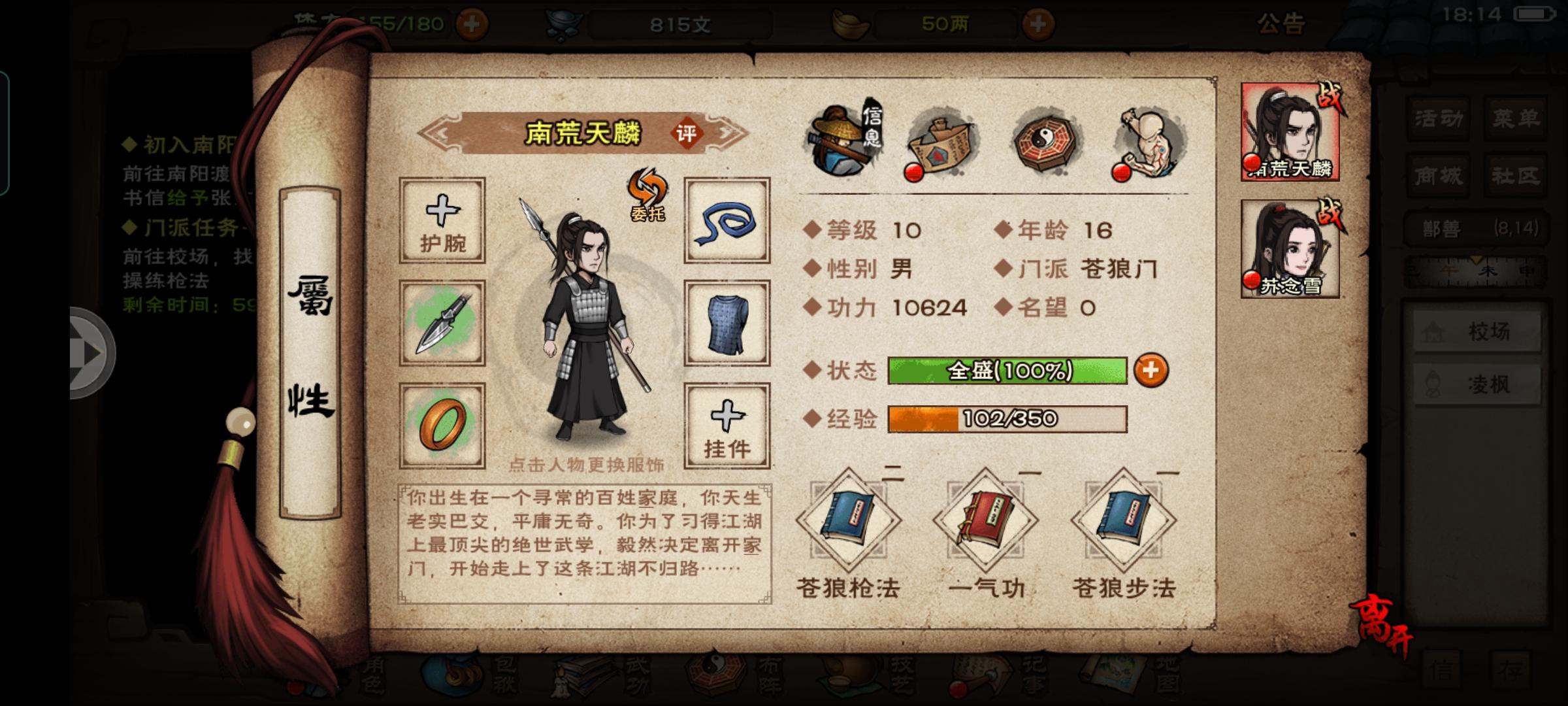The image size is (1568, 706).
Task: Expand the yellow arrow on the time dial
Action: [x=1477, y=259]
